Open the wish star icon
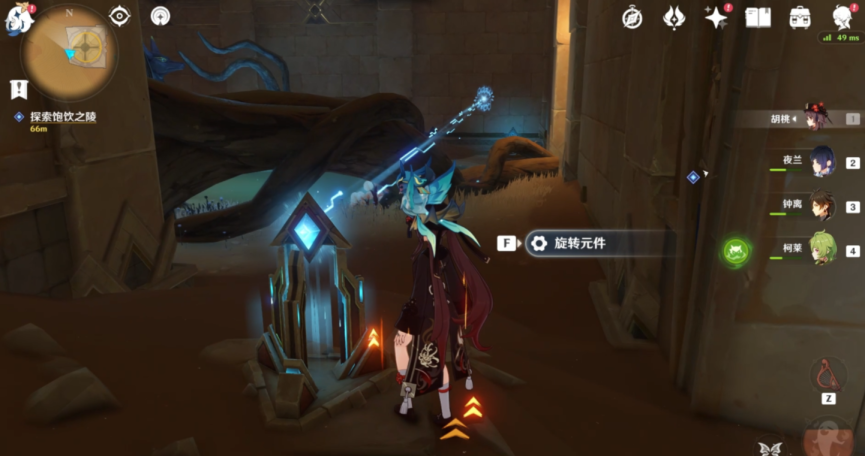Screen dimensions: 865x456 pyautogui.click(x=715, y=17)
